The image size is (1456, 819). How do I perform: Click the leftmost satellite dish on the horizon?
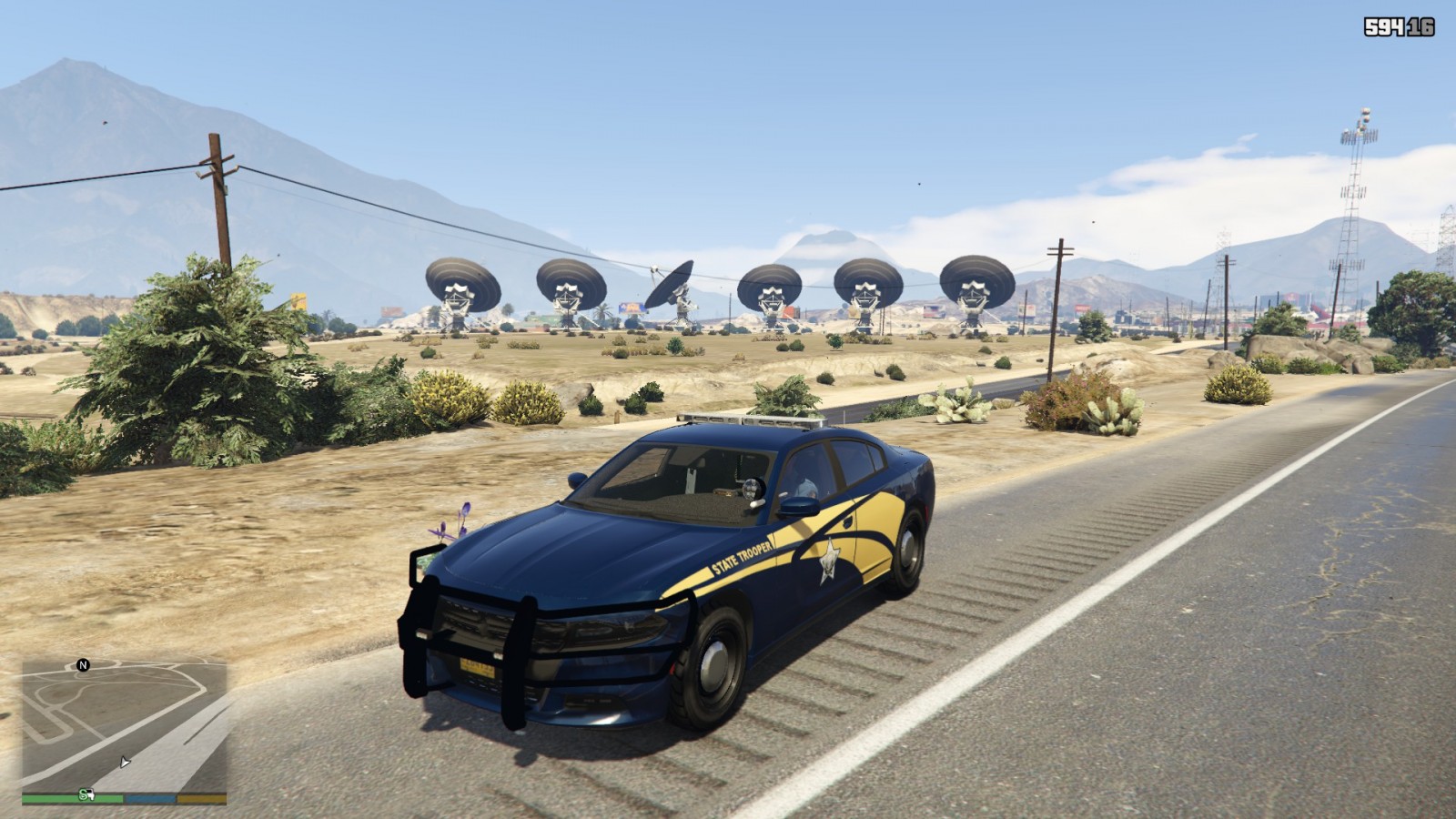point(462,282)
